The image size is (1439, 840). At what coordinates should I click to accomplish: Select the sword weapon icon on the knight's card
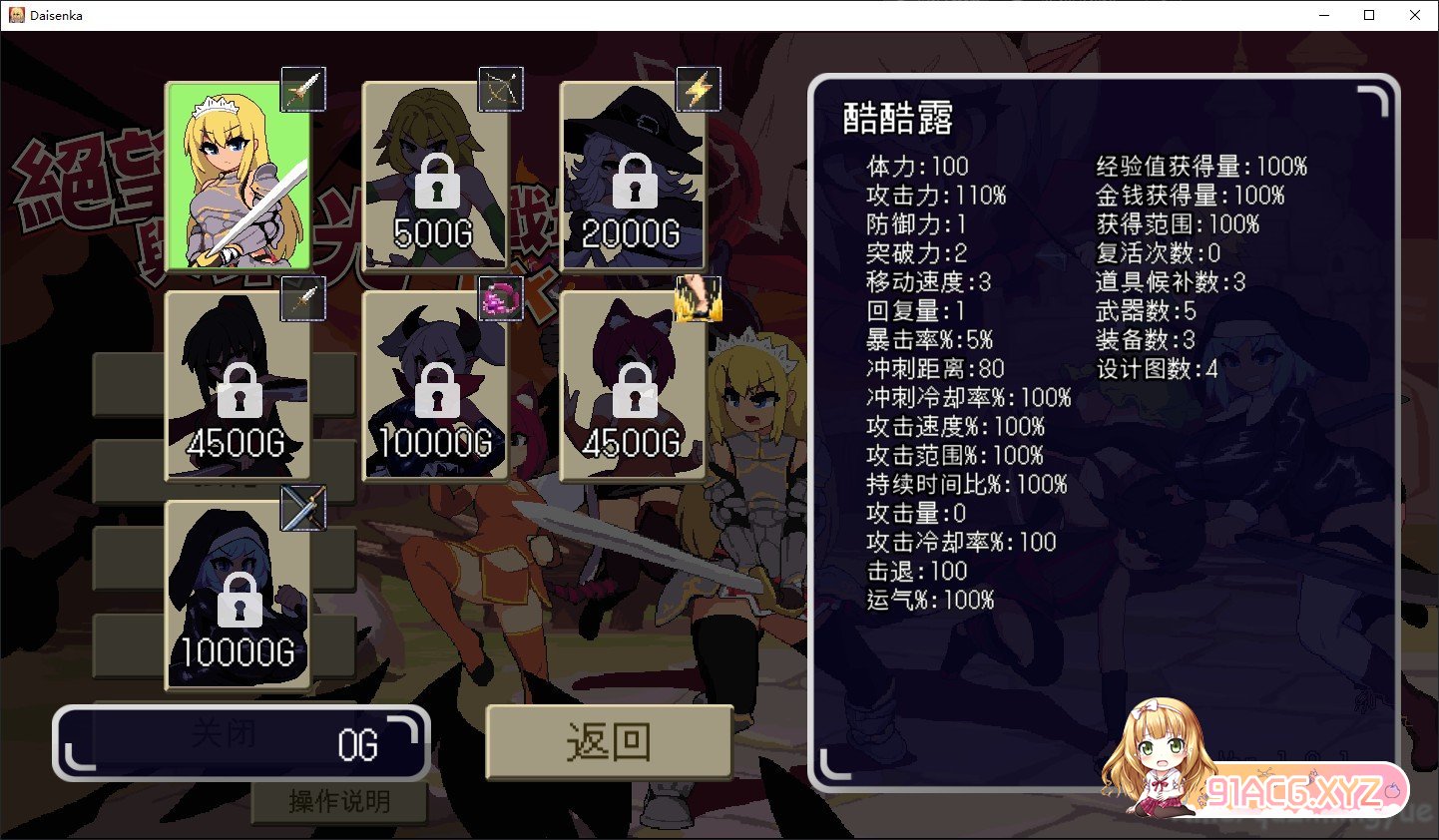[x=302, y=89]
